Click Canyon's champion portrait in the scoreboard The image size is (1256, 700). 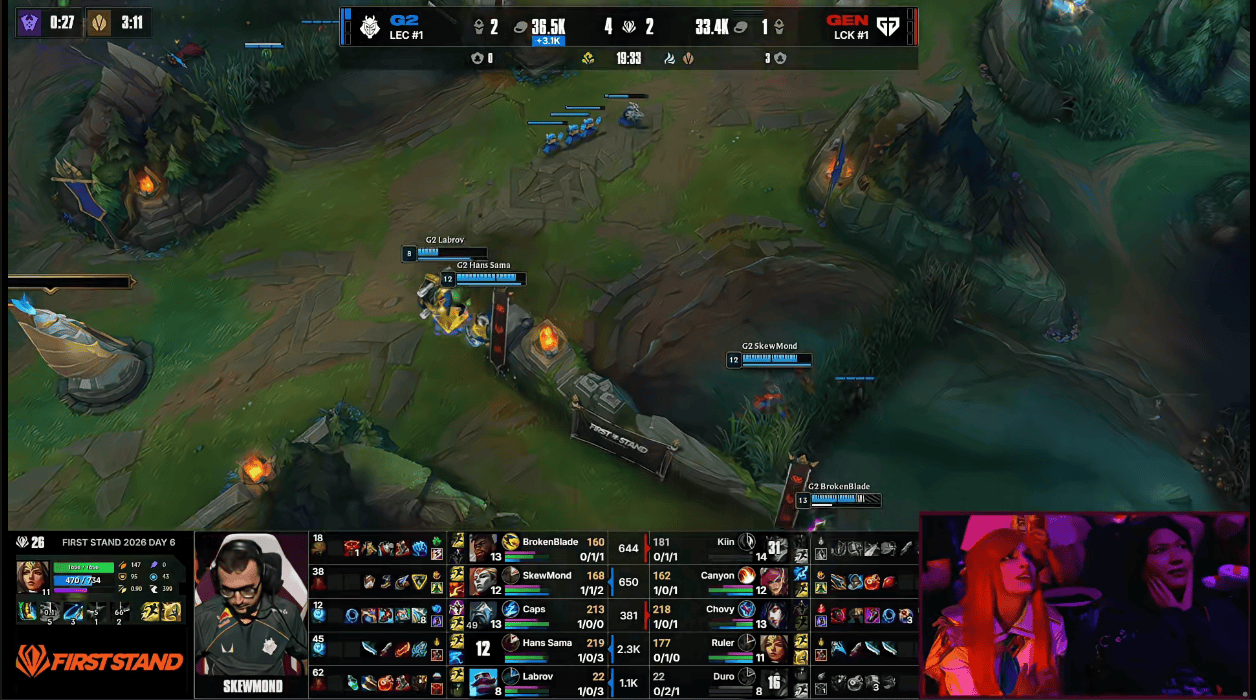[773, 581]
